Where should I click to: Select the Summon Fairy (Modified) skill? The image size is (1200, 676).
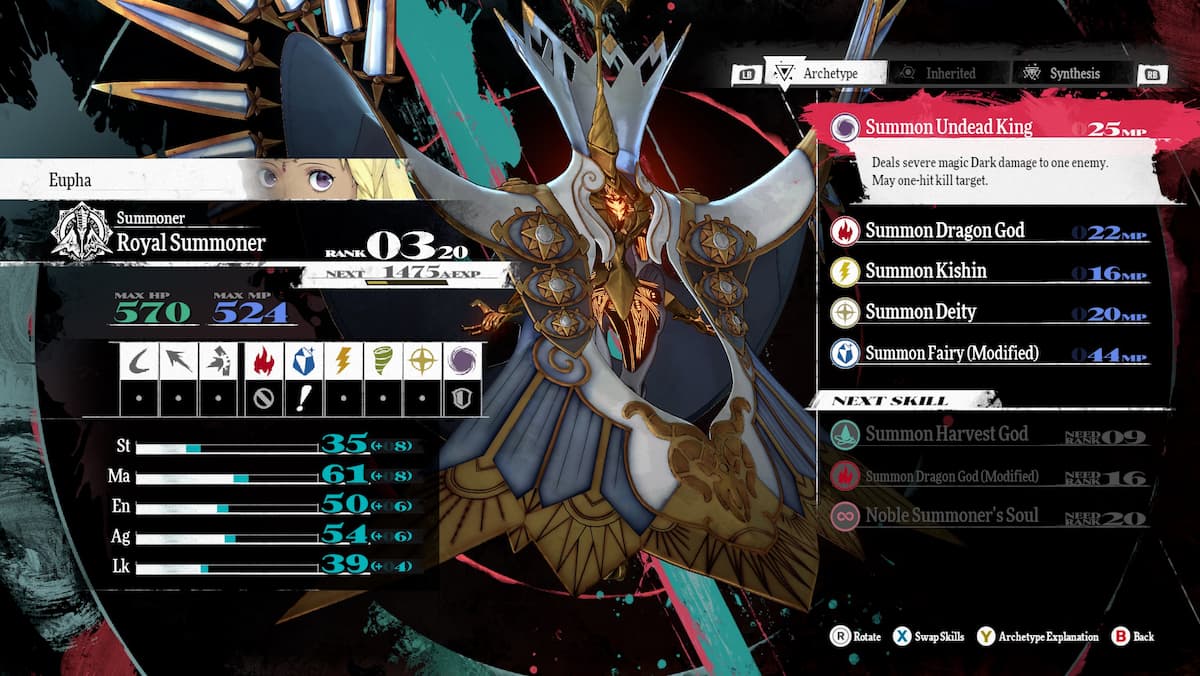coord(951,353)
